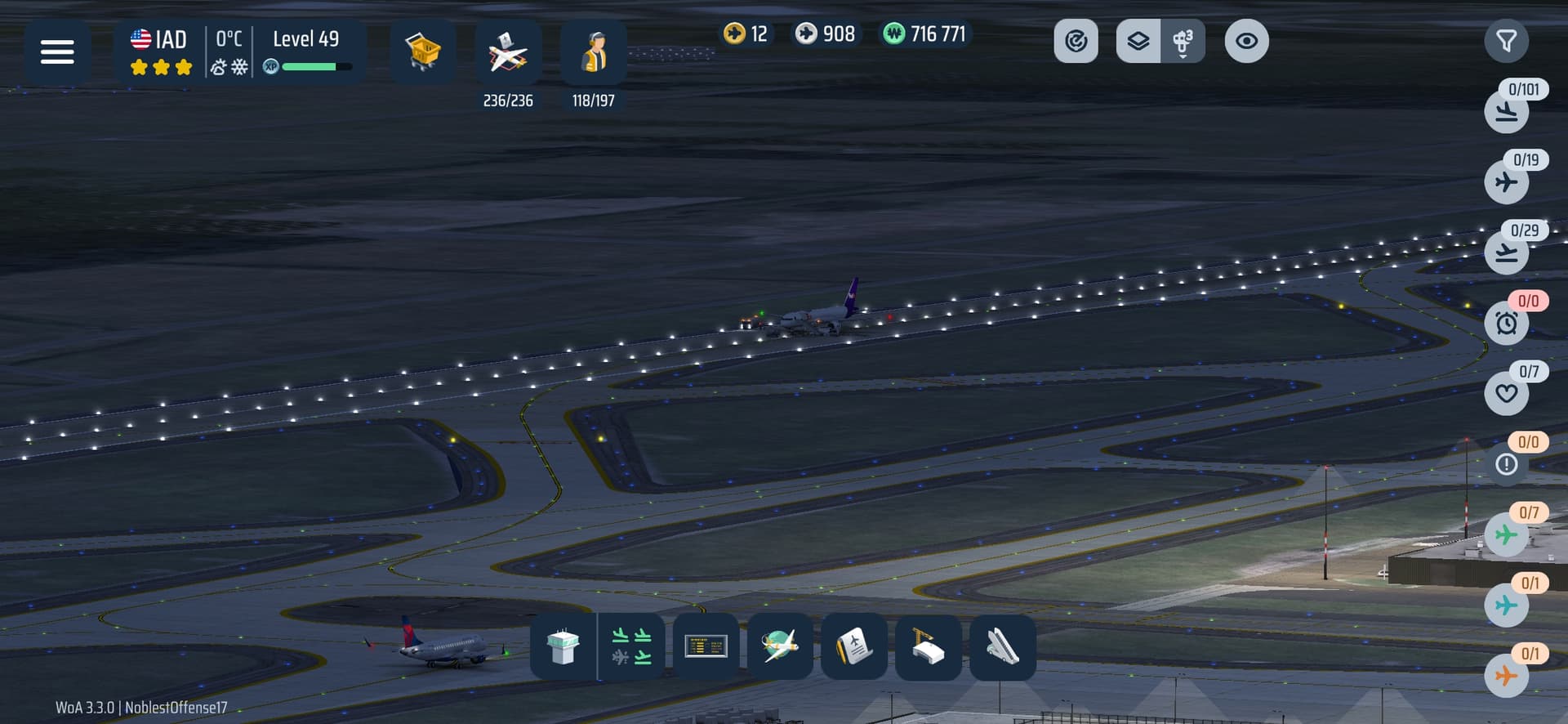Open the ground staff panel showing 118/197
This screenshot has width=1568, height=724.
[594, 54]
